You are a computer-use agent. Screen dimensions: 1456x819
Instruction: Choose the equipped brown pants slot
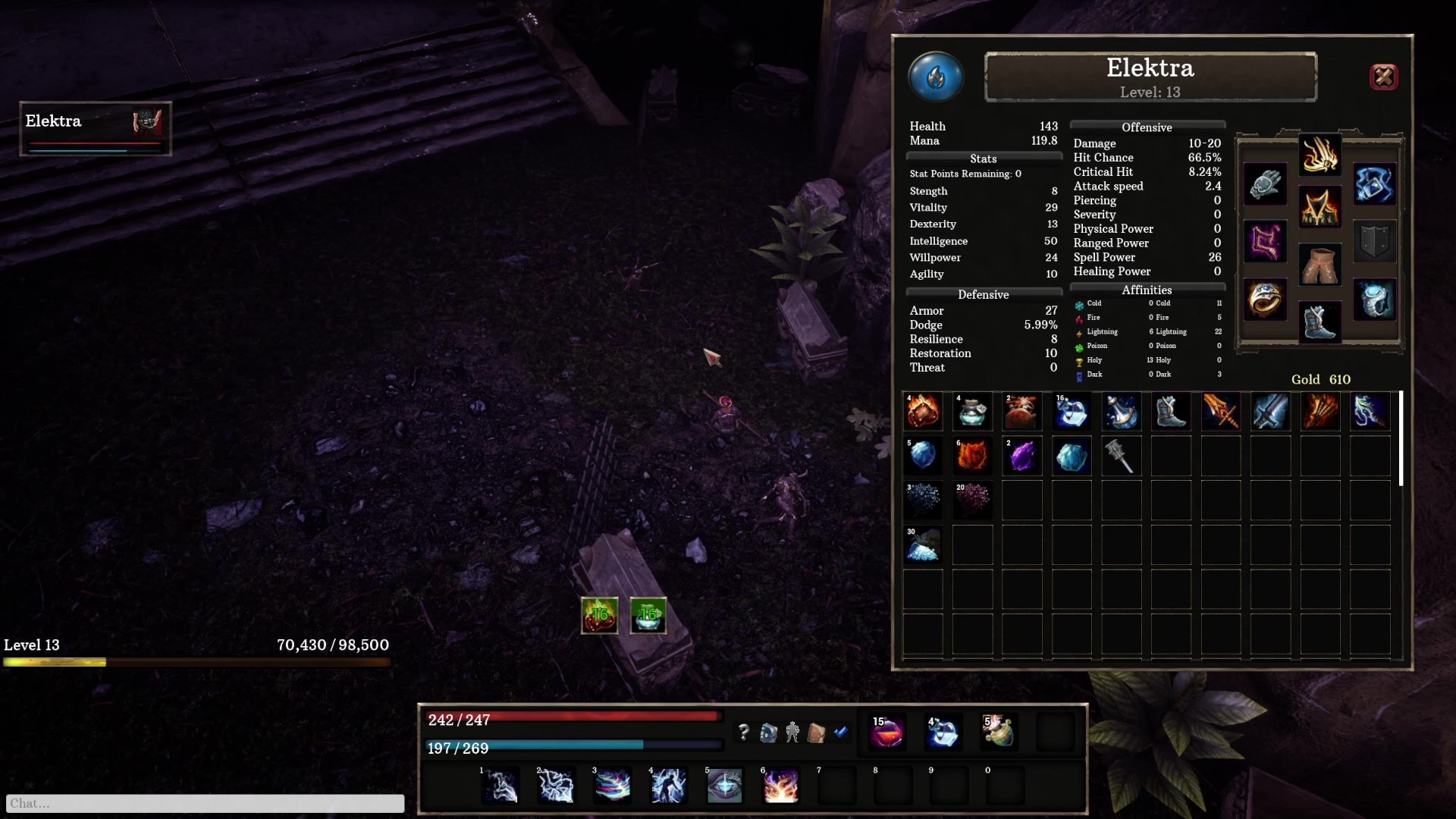click(1319, 265)
